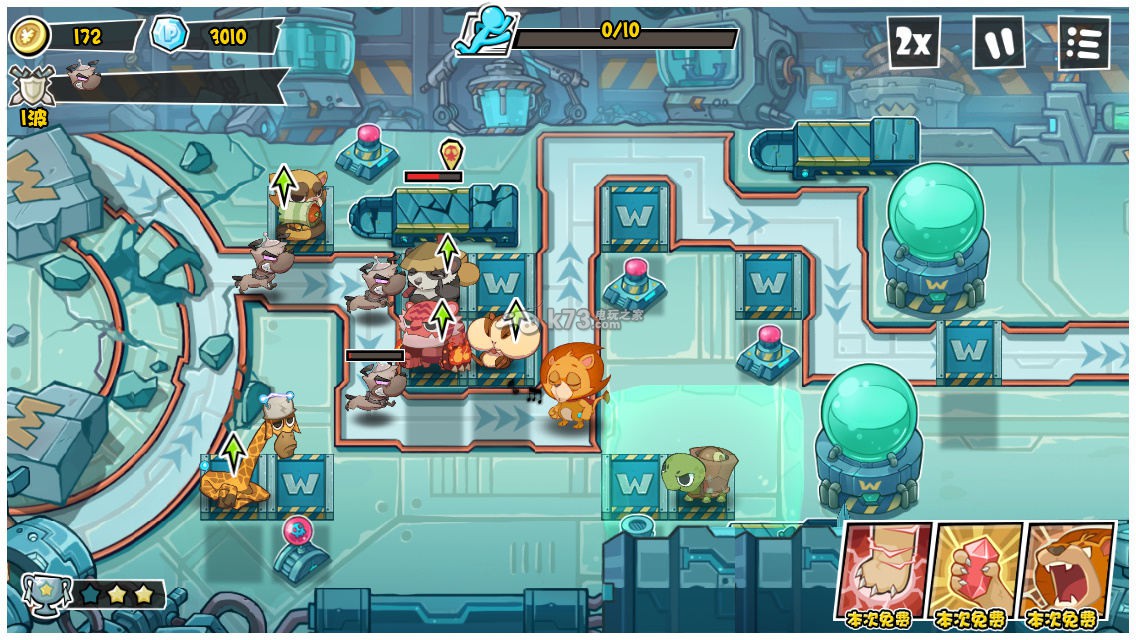Toggle the 2x game speed button
1136x640 pixels.
coord(913,43)
